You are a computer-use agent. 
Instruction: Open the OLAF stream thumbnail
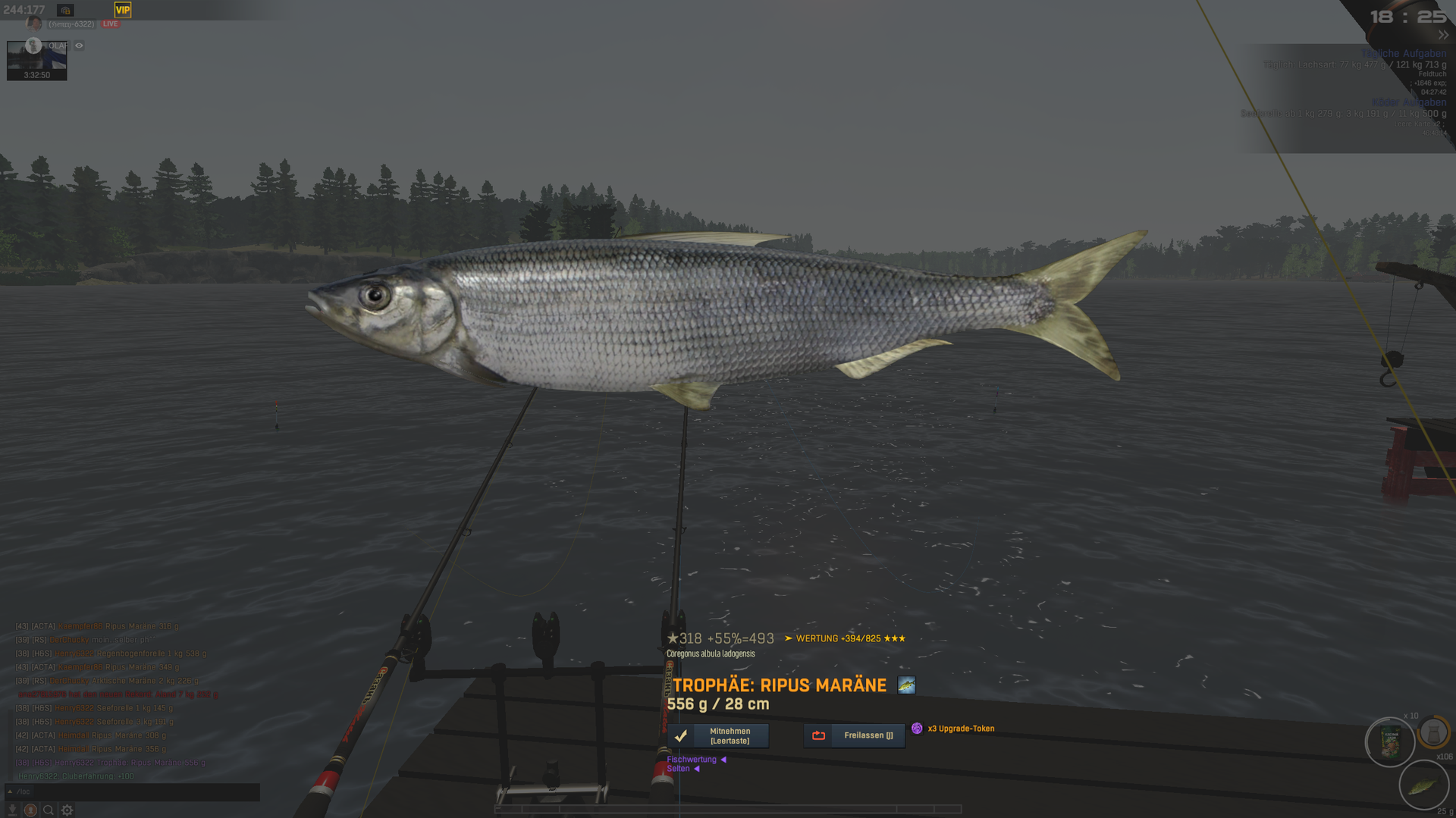pyautogui.click(x=36, y=61)
